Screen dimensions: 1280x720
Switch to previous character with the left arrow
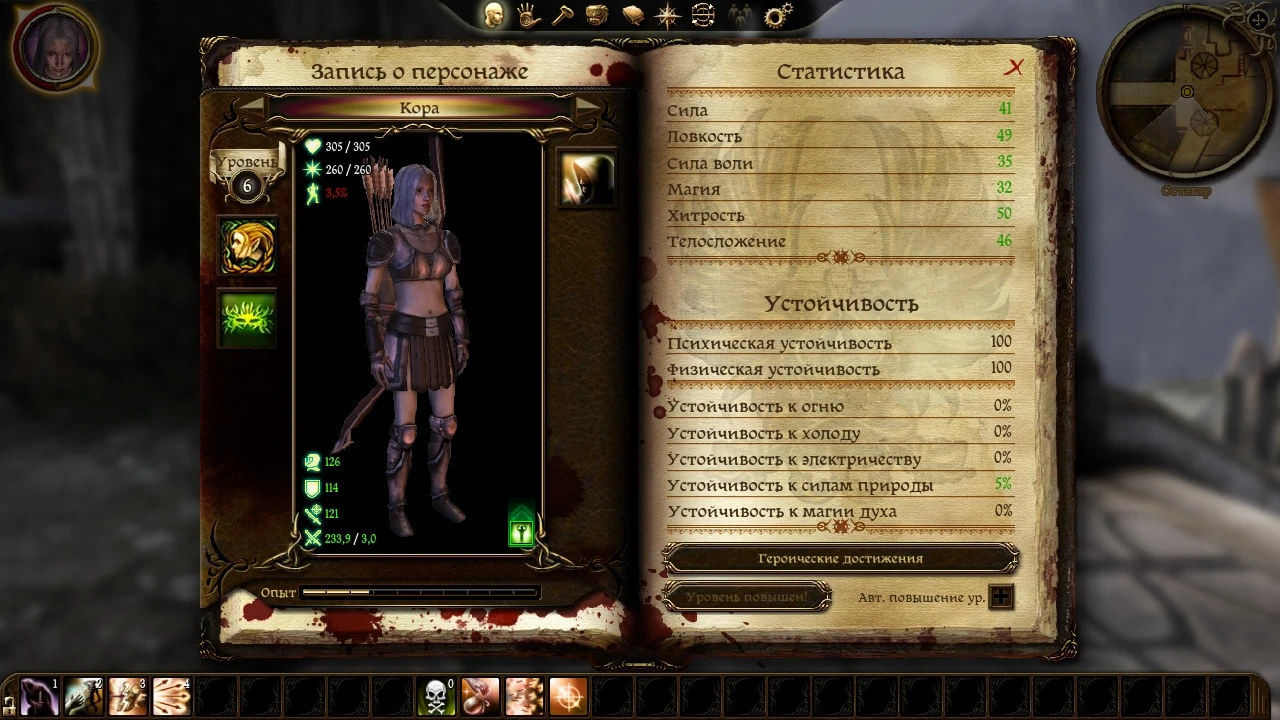(253, 108)
